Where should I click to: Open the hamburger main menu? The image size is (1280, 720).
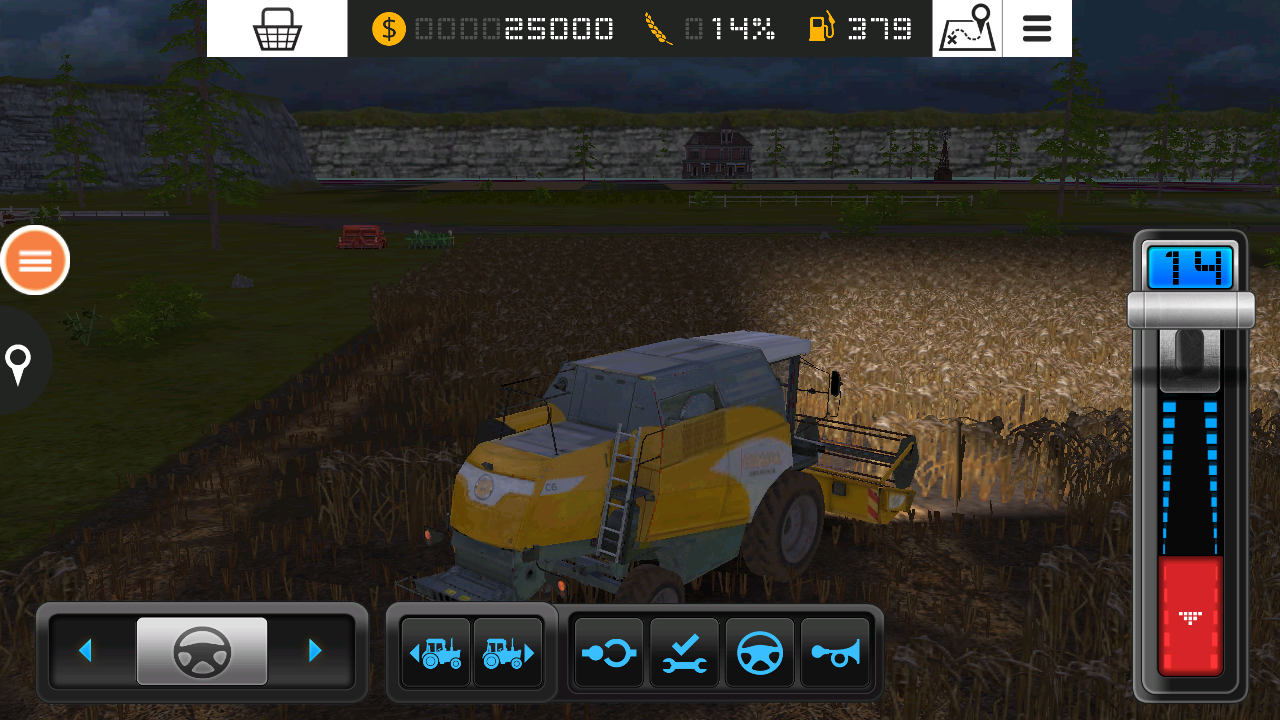(1037, 29)
